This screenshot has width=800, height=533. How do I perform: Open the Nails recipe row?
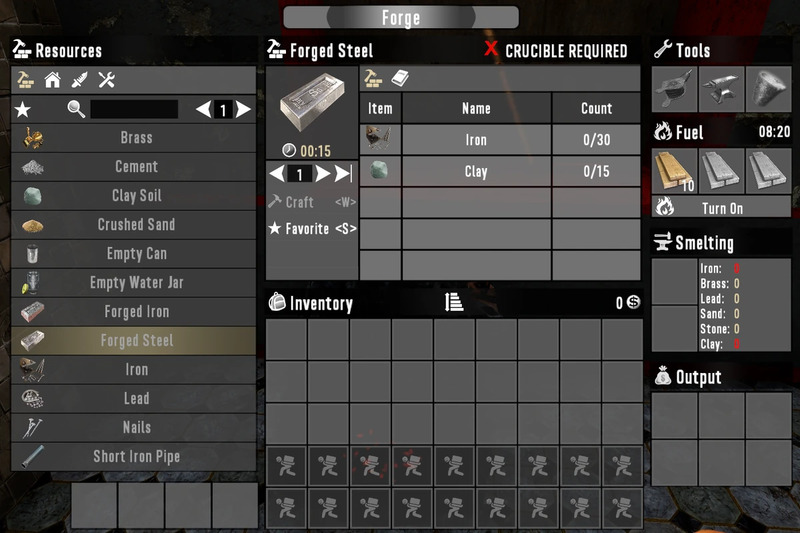(x=135, y=427)
